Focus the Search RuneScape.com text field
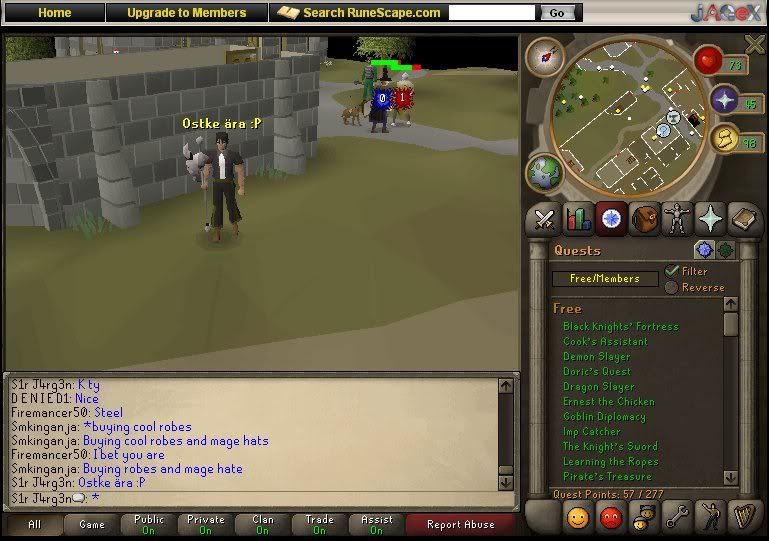Image resolution: width=769 pixels, height=541 pixels. click(x=493, y=13)
